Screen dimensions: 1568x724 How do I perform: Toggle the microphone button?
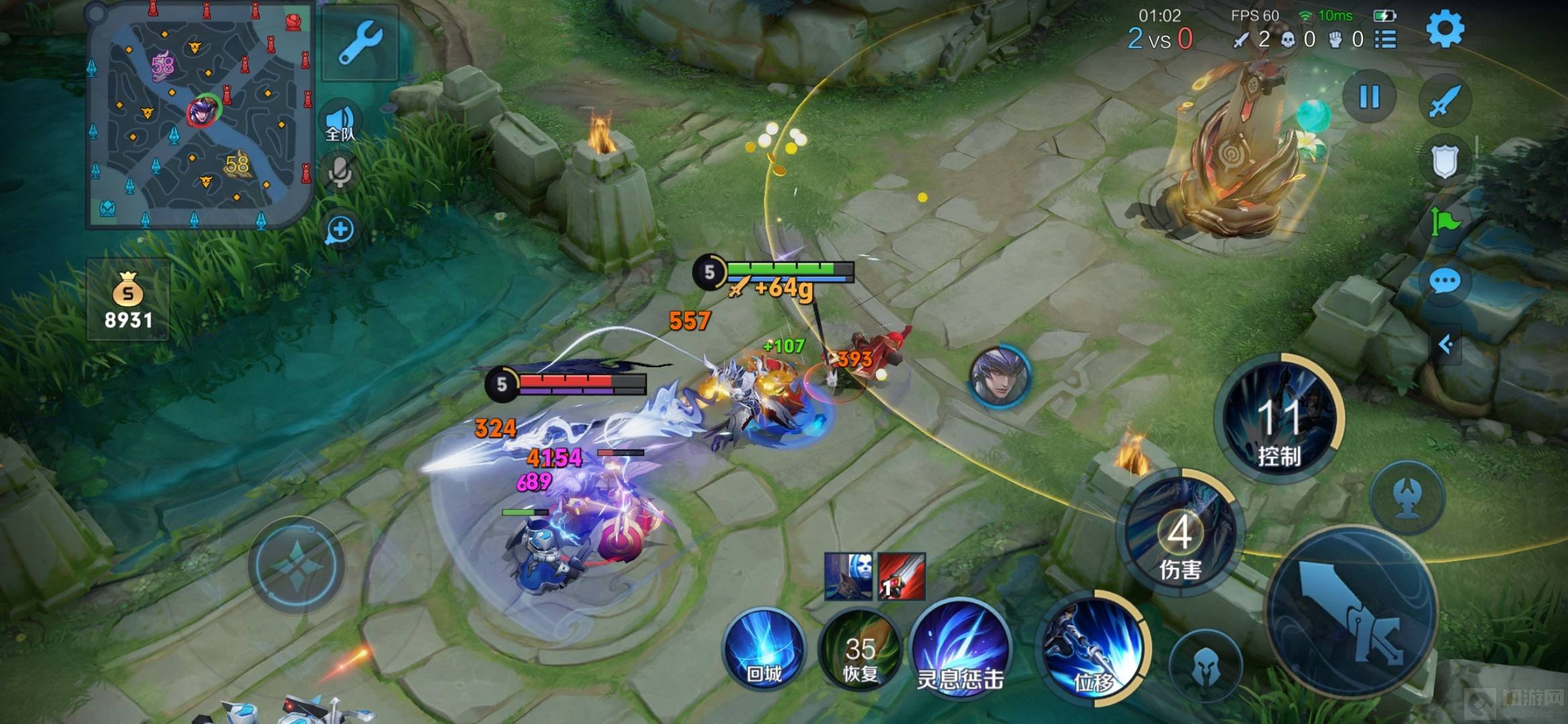coord(340,172)
